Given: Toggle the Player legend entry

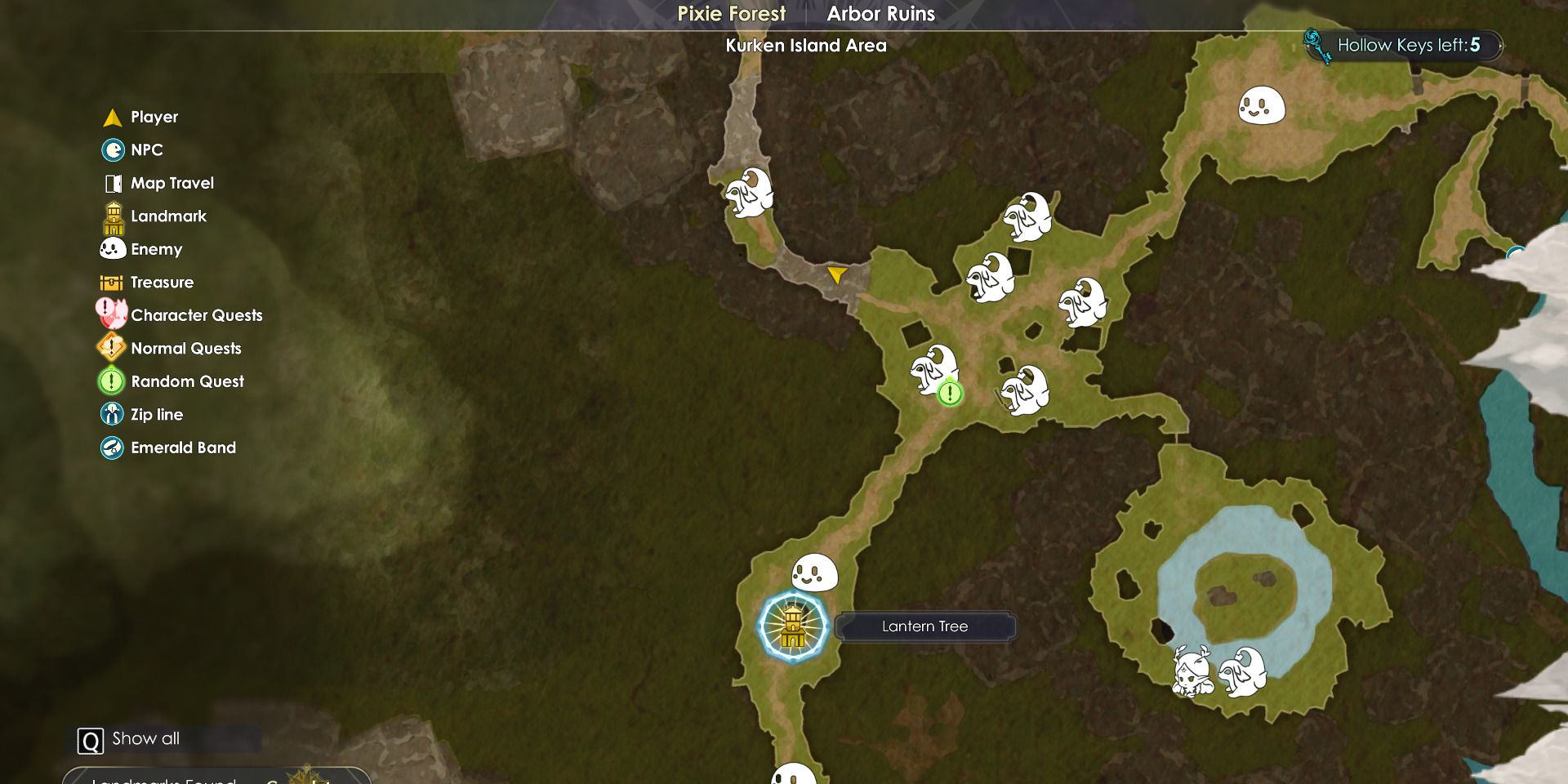Looking at the screenshot, I should (x=154, y=117).
